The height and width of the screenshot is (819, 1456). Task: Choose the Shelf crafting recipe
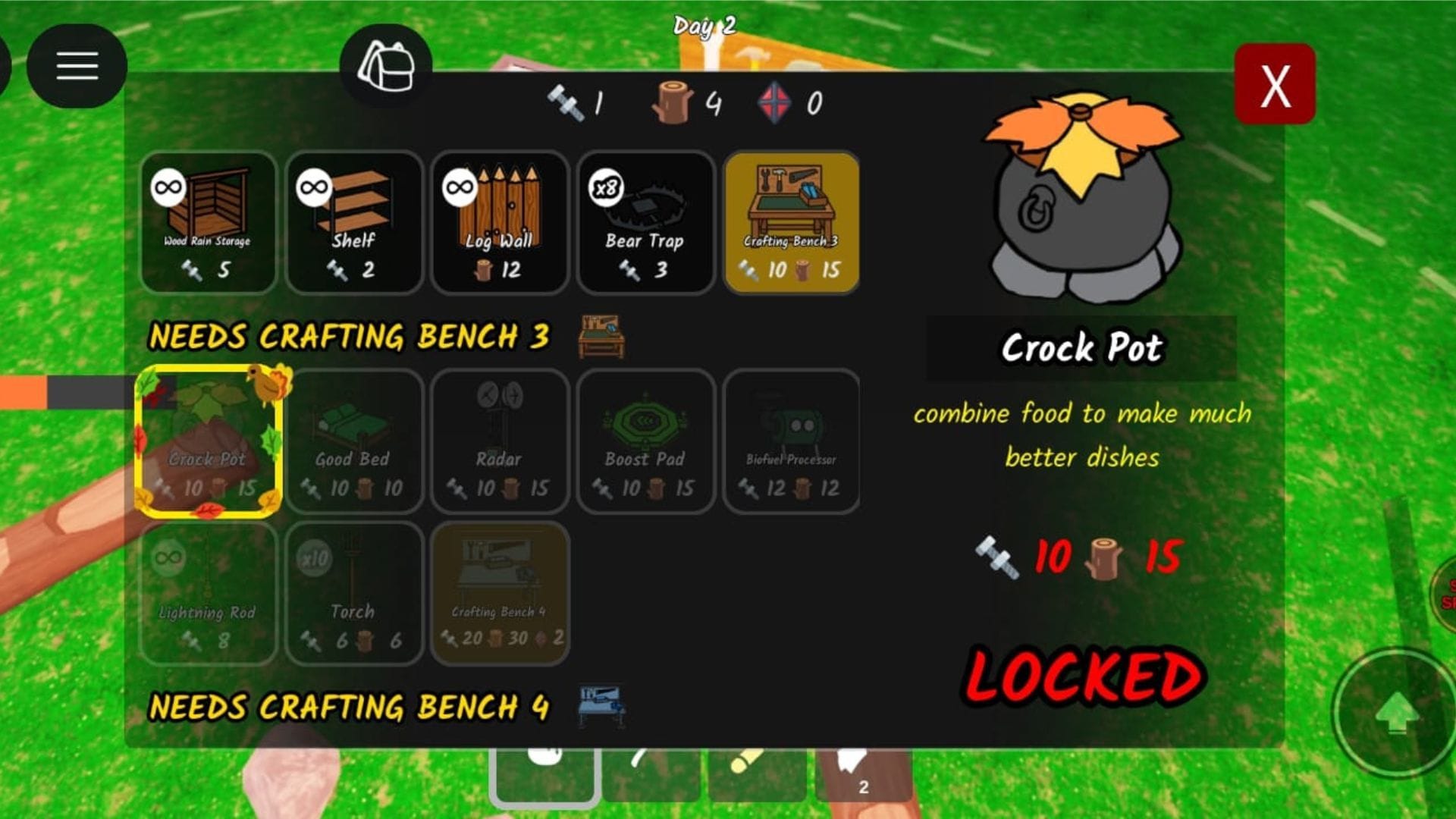(x=353, y=222)
